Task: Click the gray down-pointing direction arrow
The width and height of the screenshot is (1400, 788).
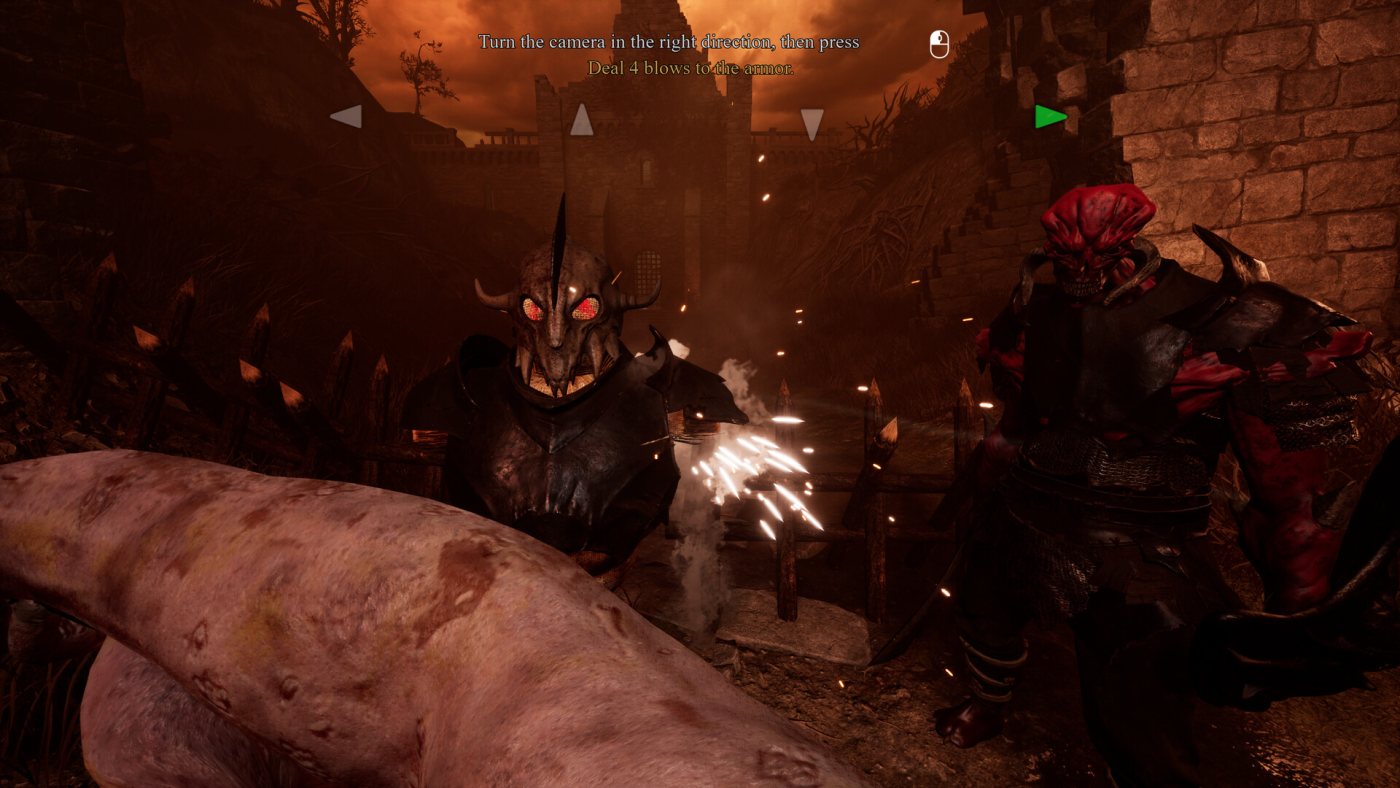Action: tap(812, 123)
